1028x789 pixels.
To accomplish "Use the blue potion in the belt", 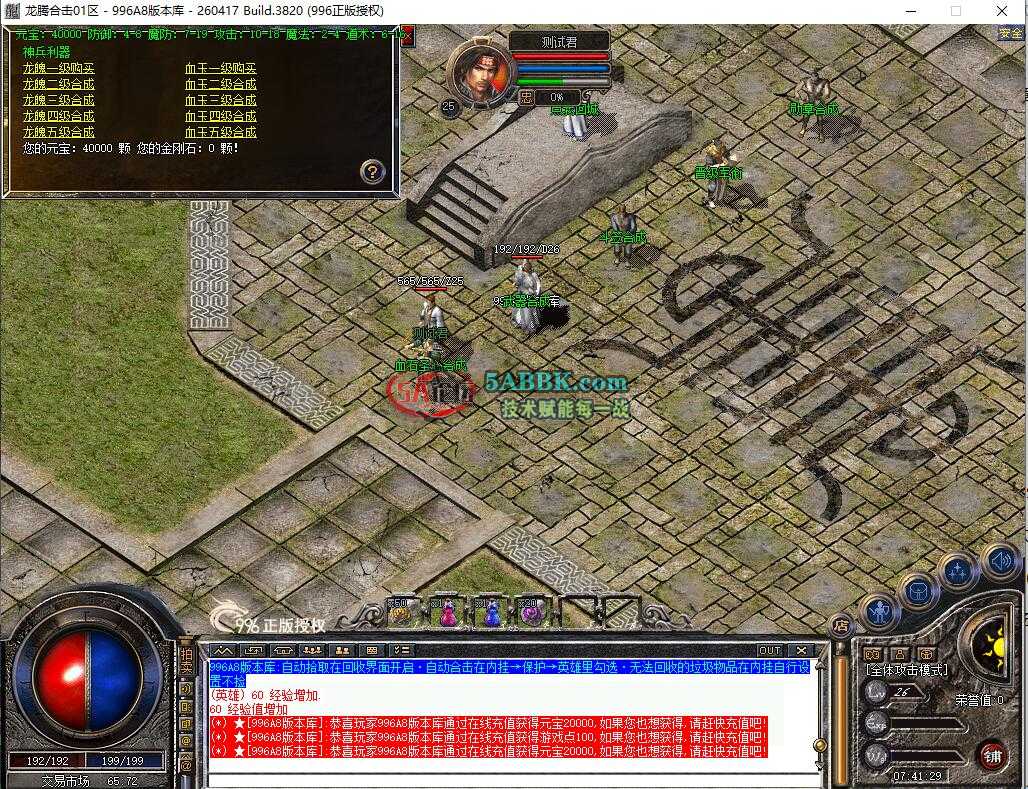I will (490, 612).
